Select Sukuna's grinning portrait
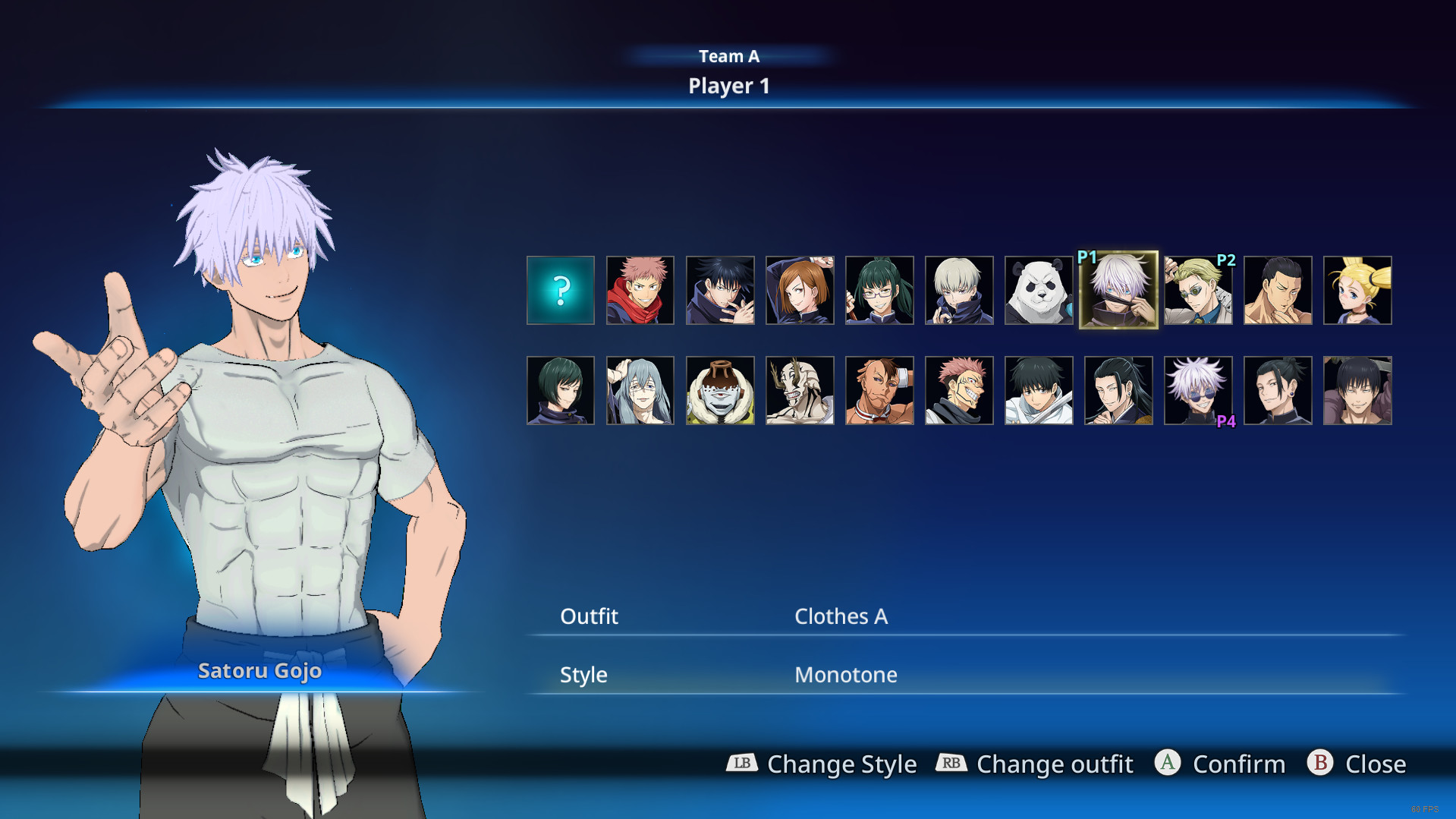This screenshot has height=819, width=1456. (959, 391)
